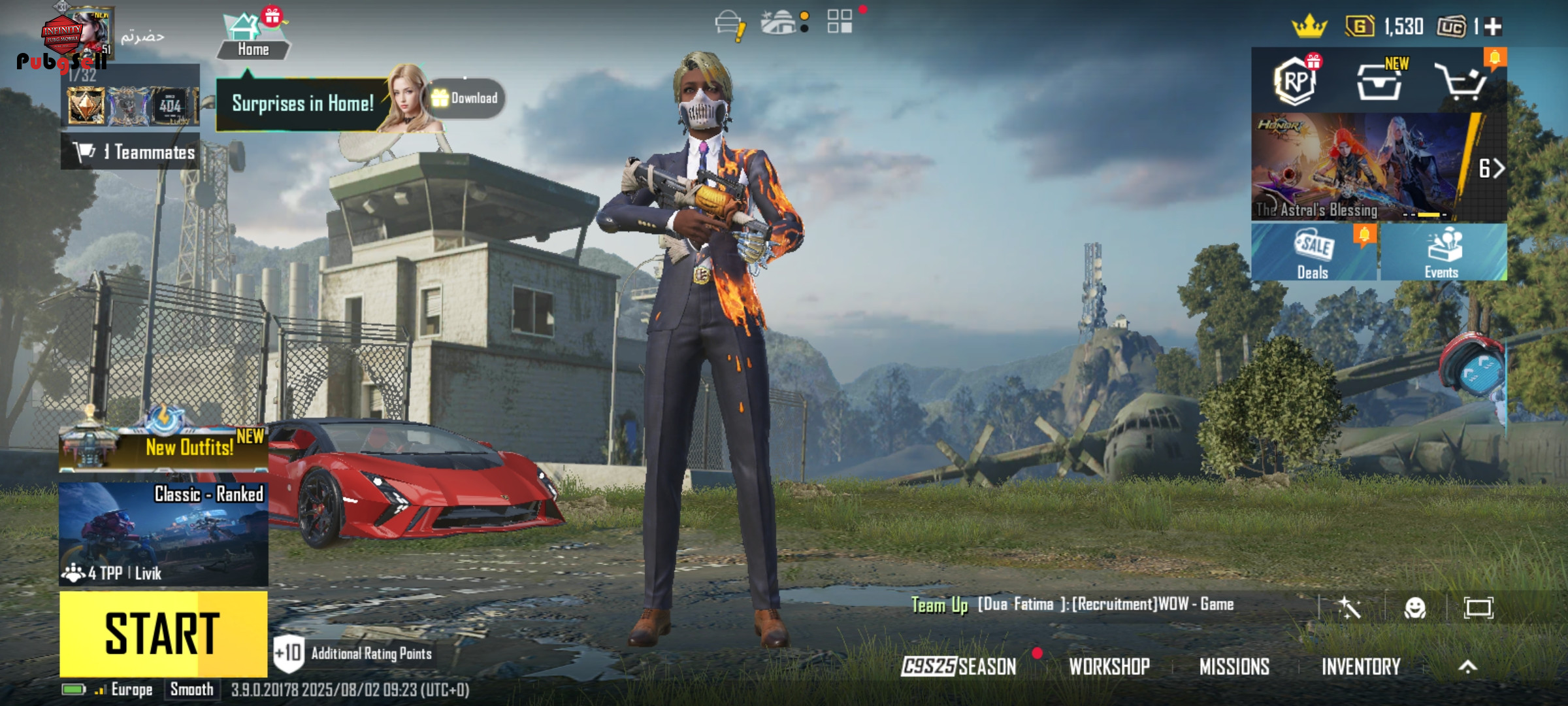This screenshot has width=1568, height=706.
Task: Download the Surprises in Home content
Action: tap(466, 98)
